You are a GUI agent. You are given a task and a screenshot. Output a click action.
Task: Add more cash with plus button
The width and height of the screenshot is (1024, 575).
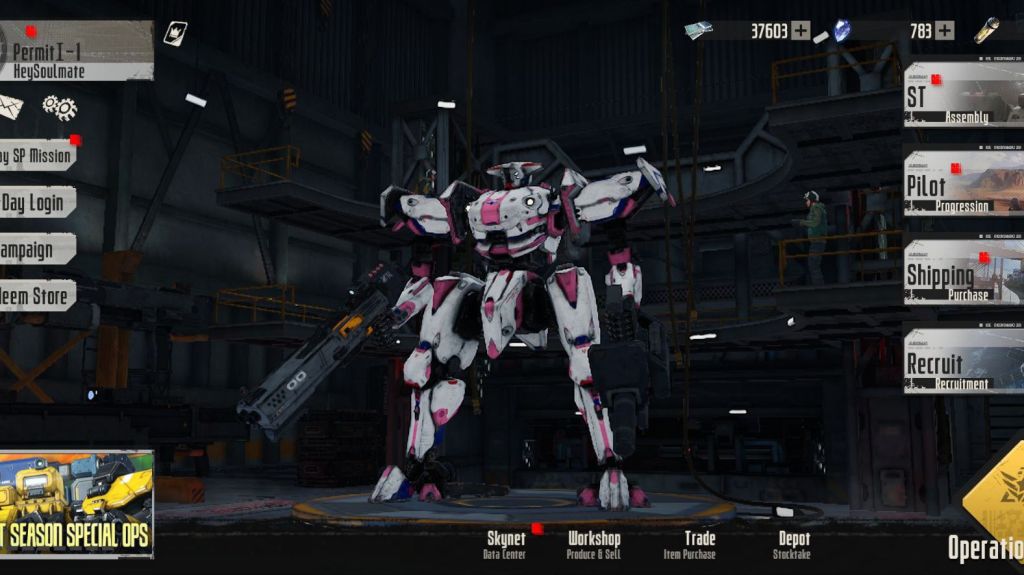pyautogui.click(x=801, y=31)
